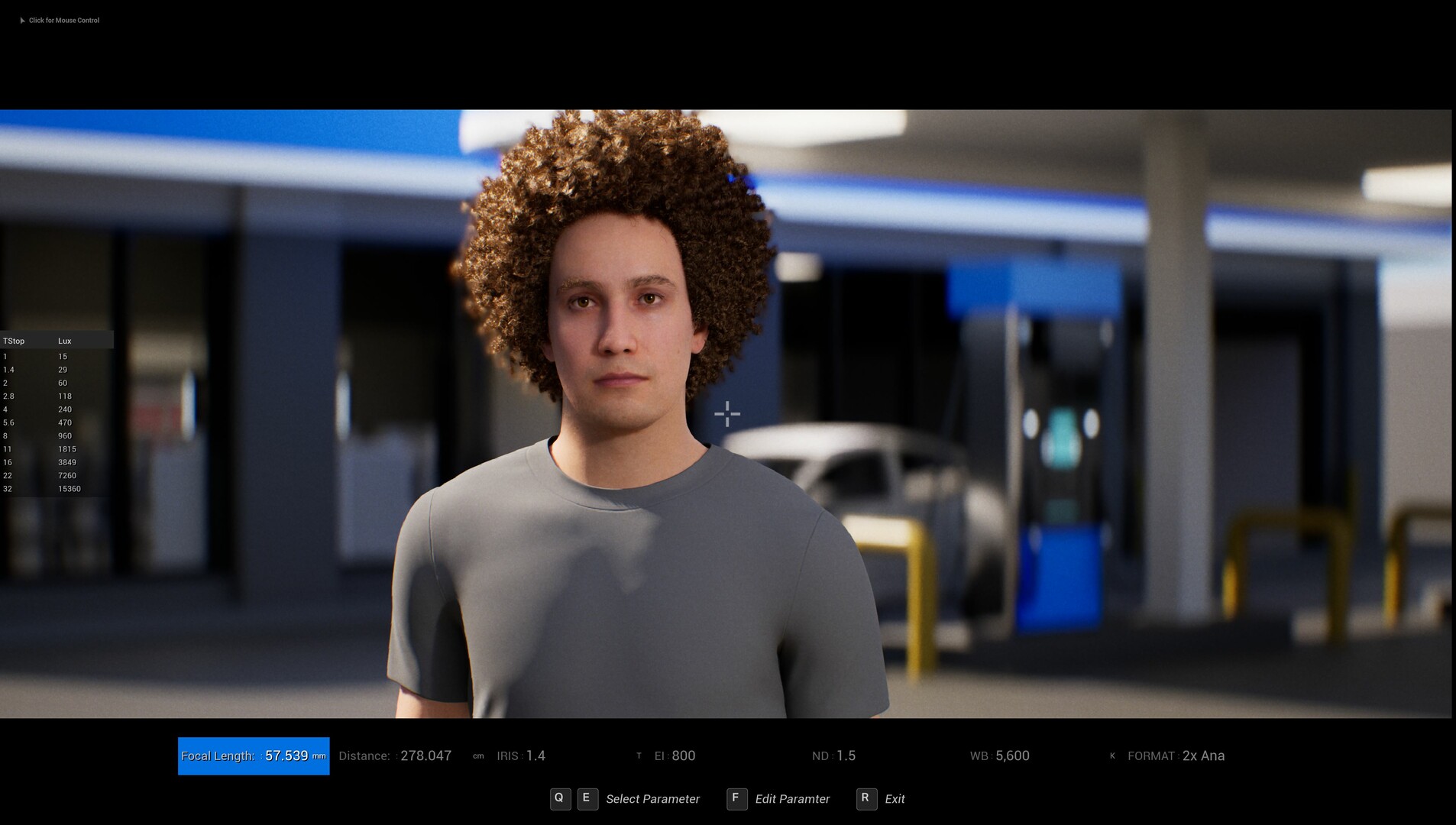Click the mm unit icon beside Focal Length
The height and width of the screenshot is (825, 1456).
point(320,756)
